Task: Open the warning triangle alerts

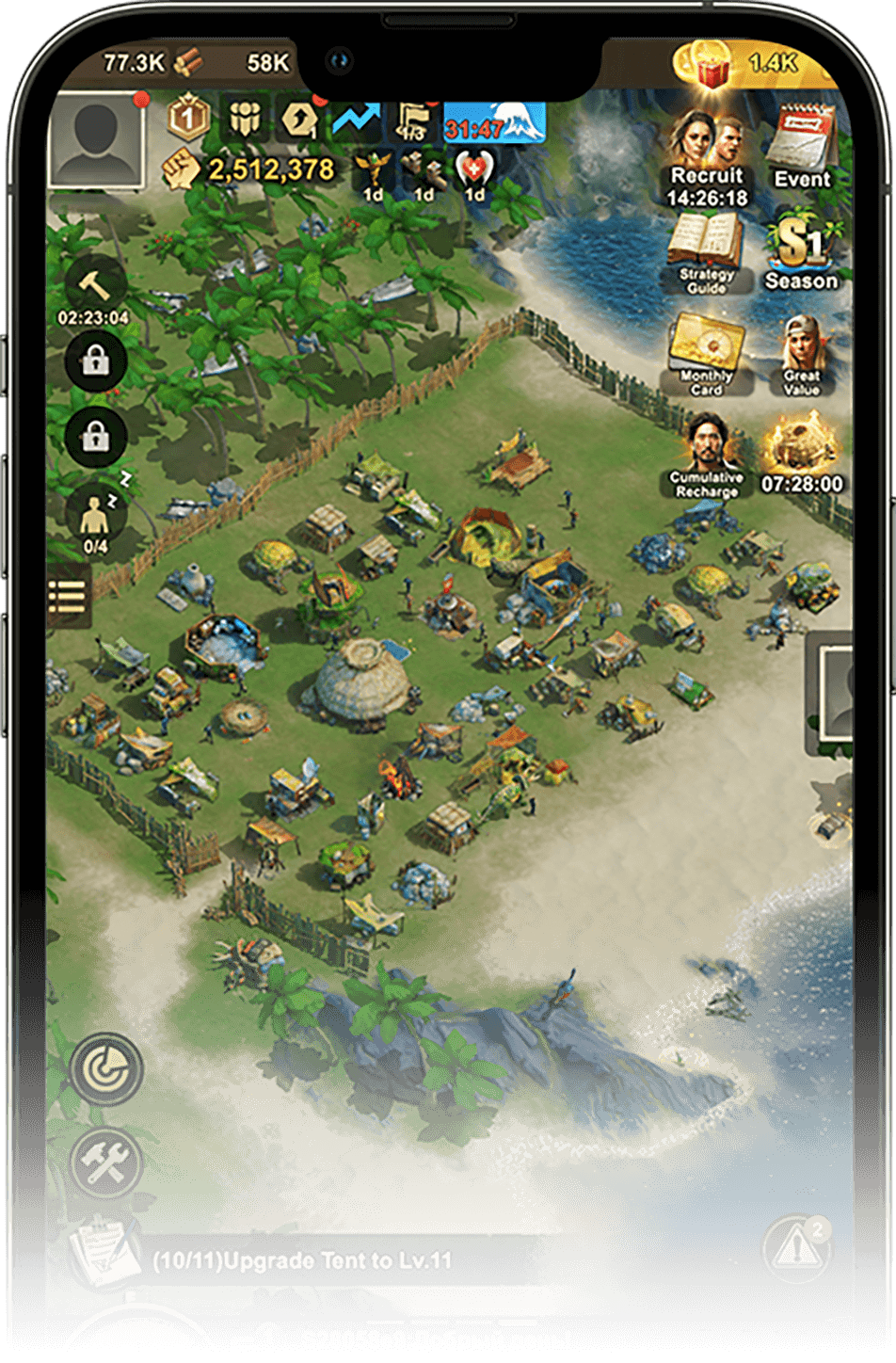Action: (797, 1249)
